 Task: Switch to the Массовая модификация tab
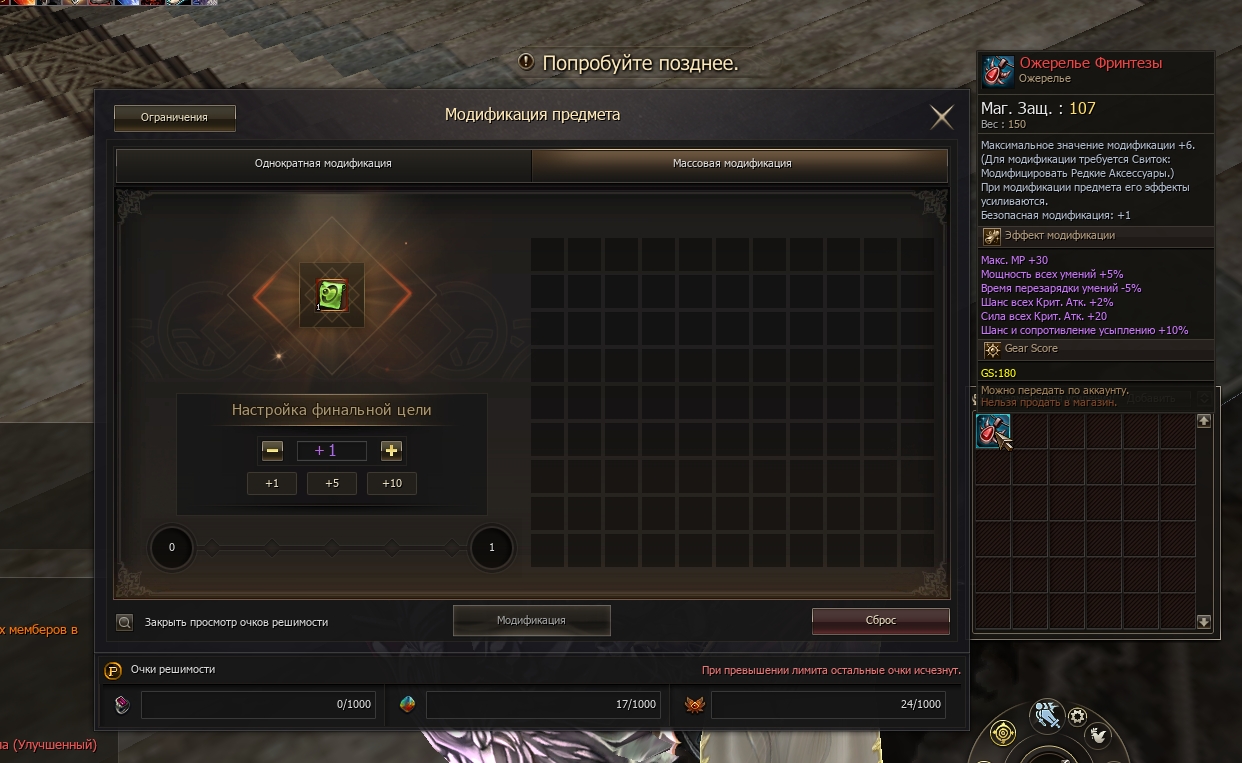tap(739, 164)
